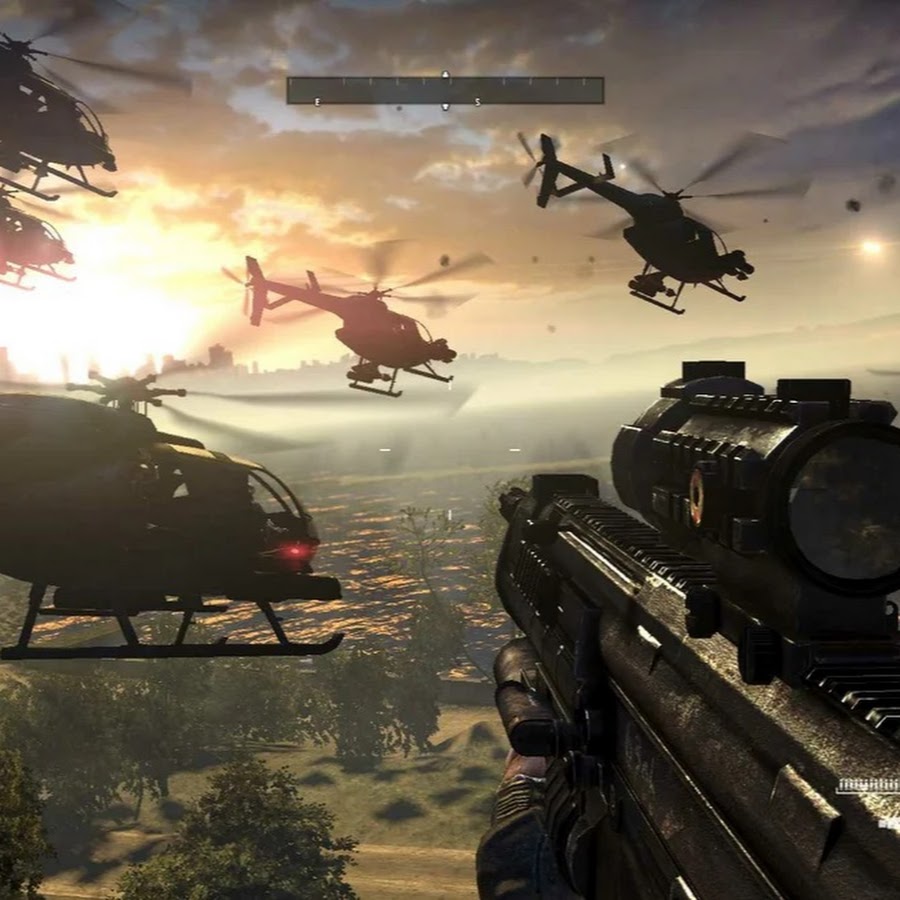This screenshot has width=900, height=900.
Task: Click the compass heading bar
Action: [x=445, y=90]
